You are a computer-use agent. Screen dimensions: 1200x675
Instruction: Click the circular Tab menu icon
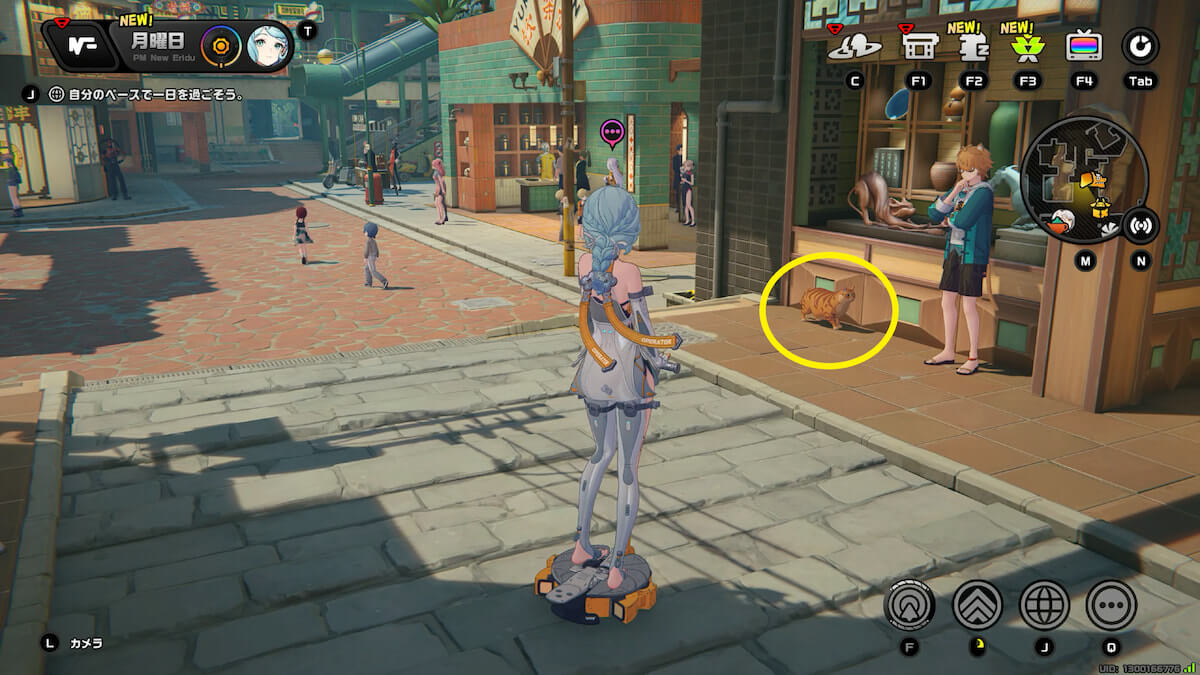coord(1139,46)
